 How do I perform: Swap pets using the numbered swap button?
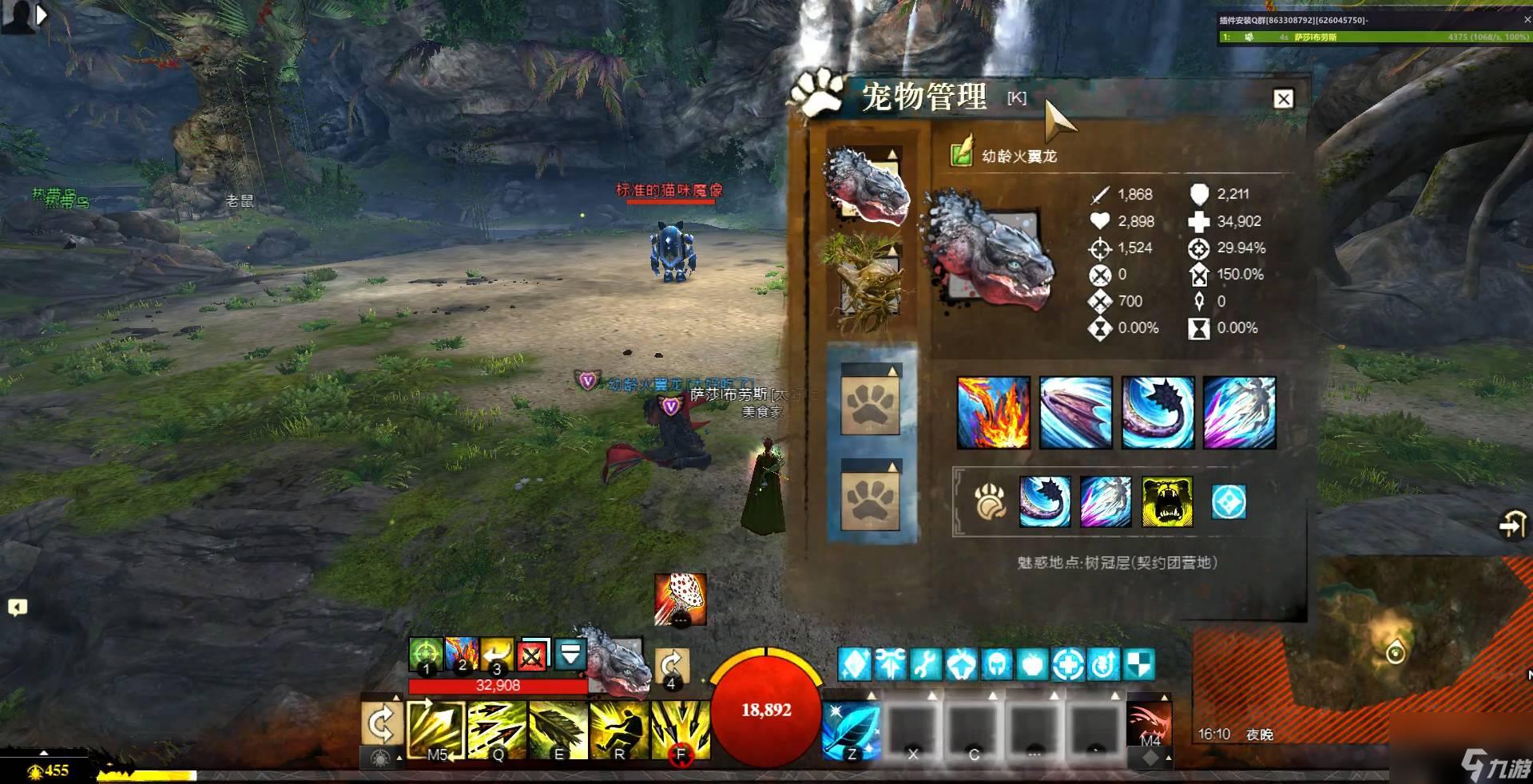[x=671, y=665]
